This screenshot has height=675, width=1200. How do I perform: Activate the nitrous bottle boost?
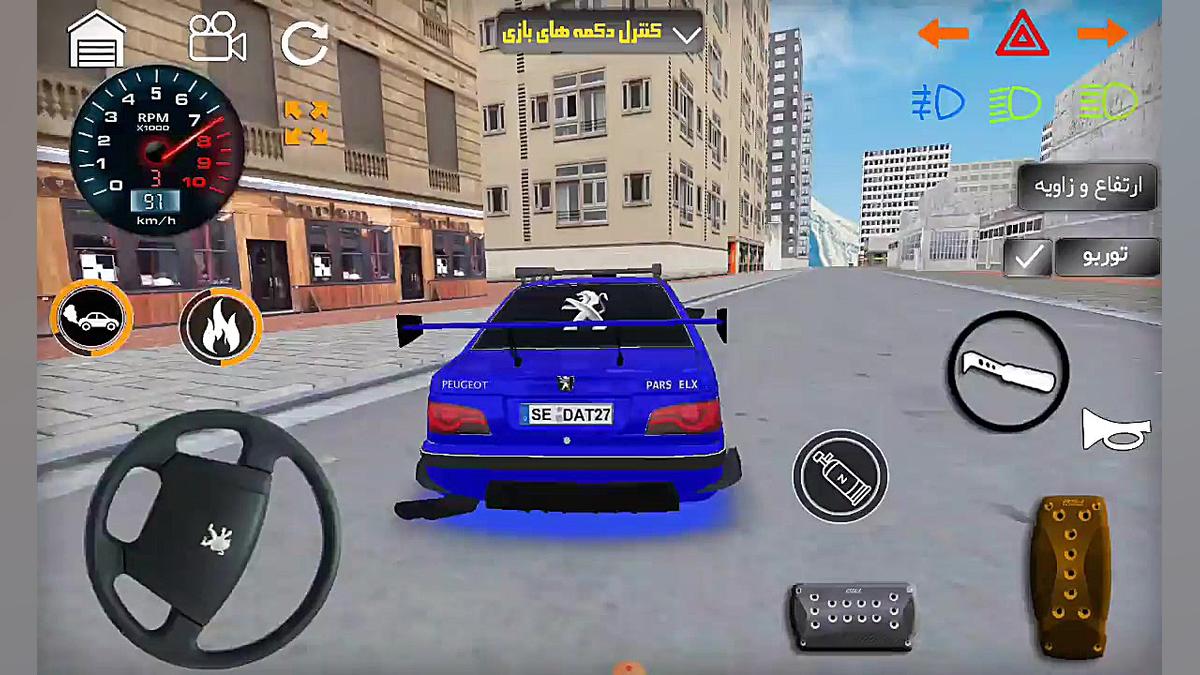point(840,476)
